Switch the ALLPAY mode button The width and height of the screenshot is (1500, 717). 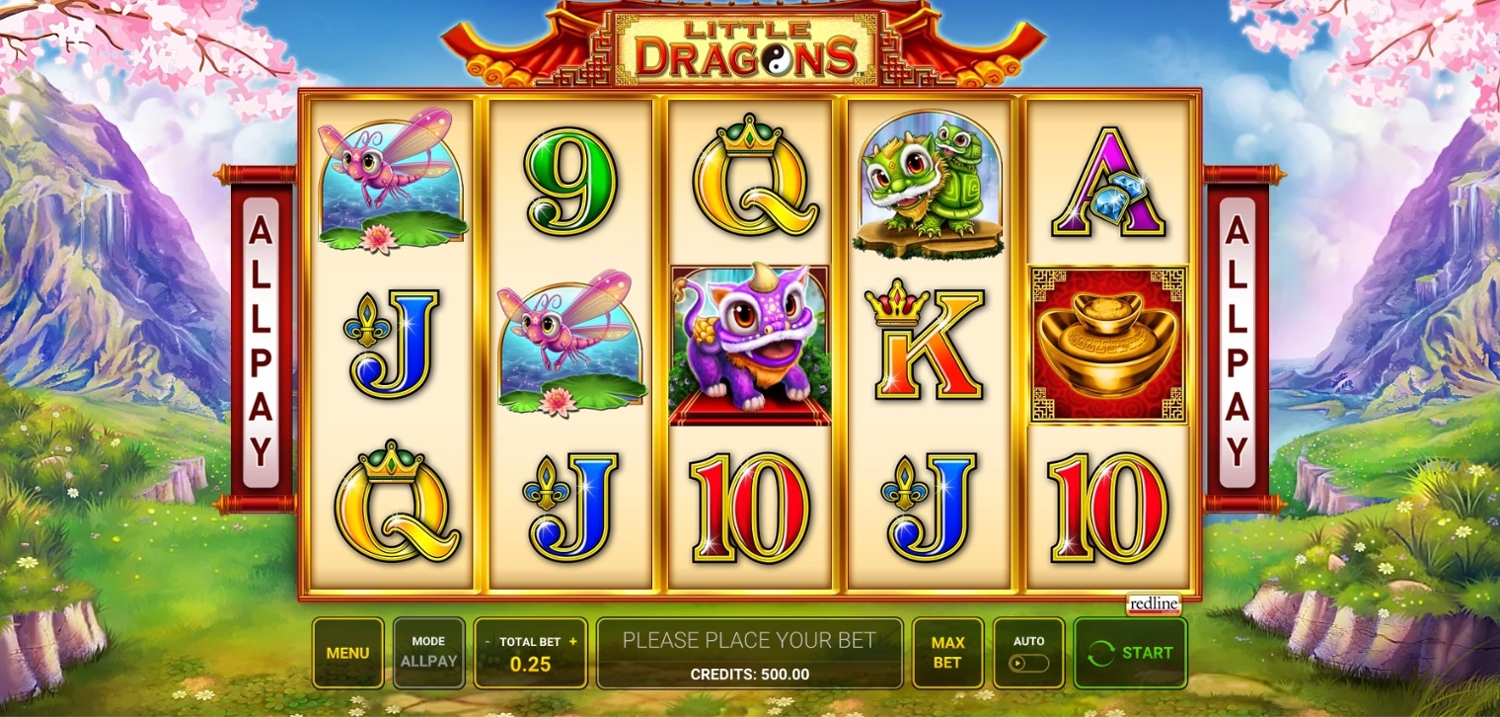point(429,653)
